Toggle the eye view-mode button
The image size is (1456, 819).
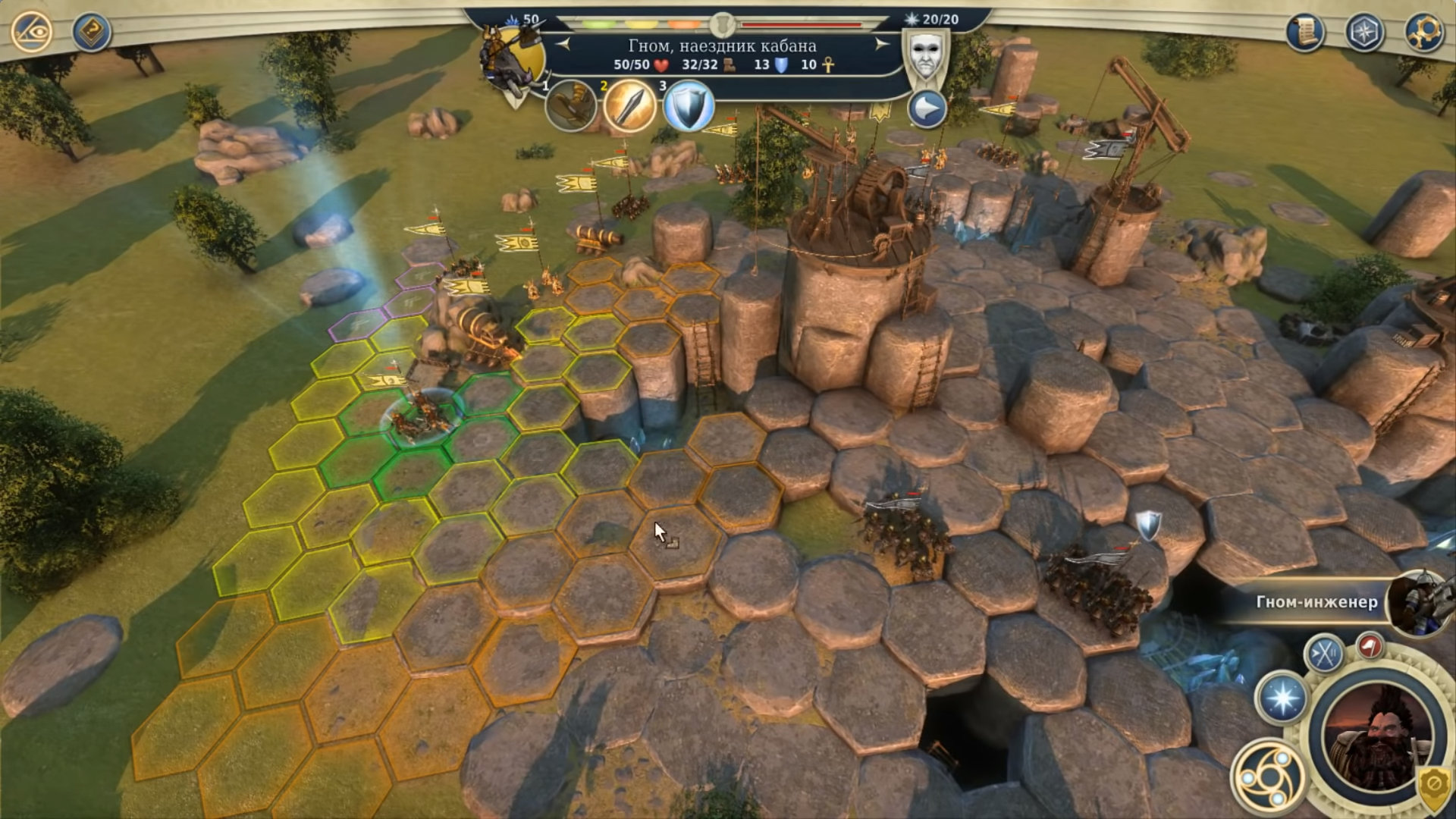tap(32, 32)
